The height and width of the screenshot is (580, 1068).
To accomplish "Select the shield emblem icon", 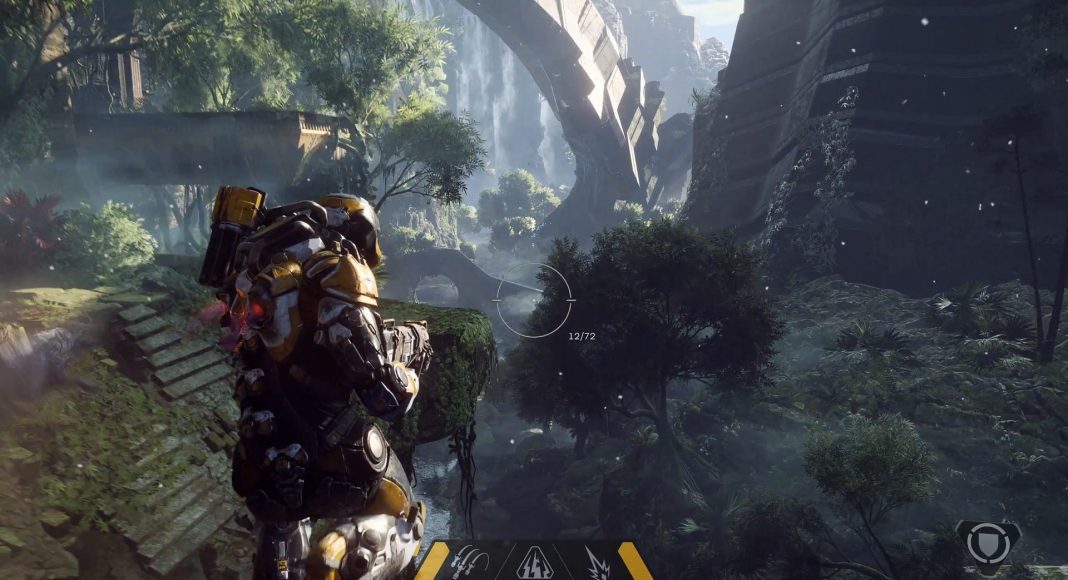I will tap(988, 543).
